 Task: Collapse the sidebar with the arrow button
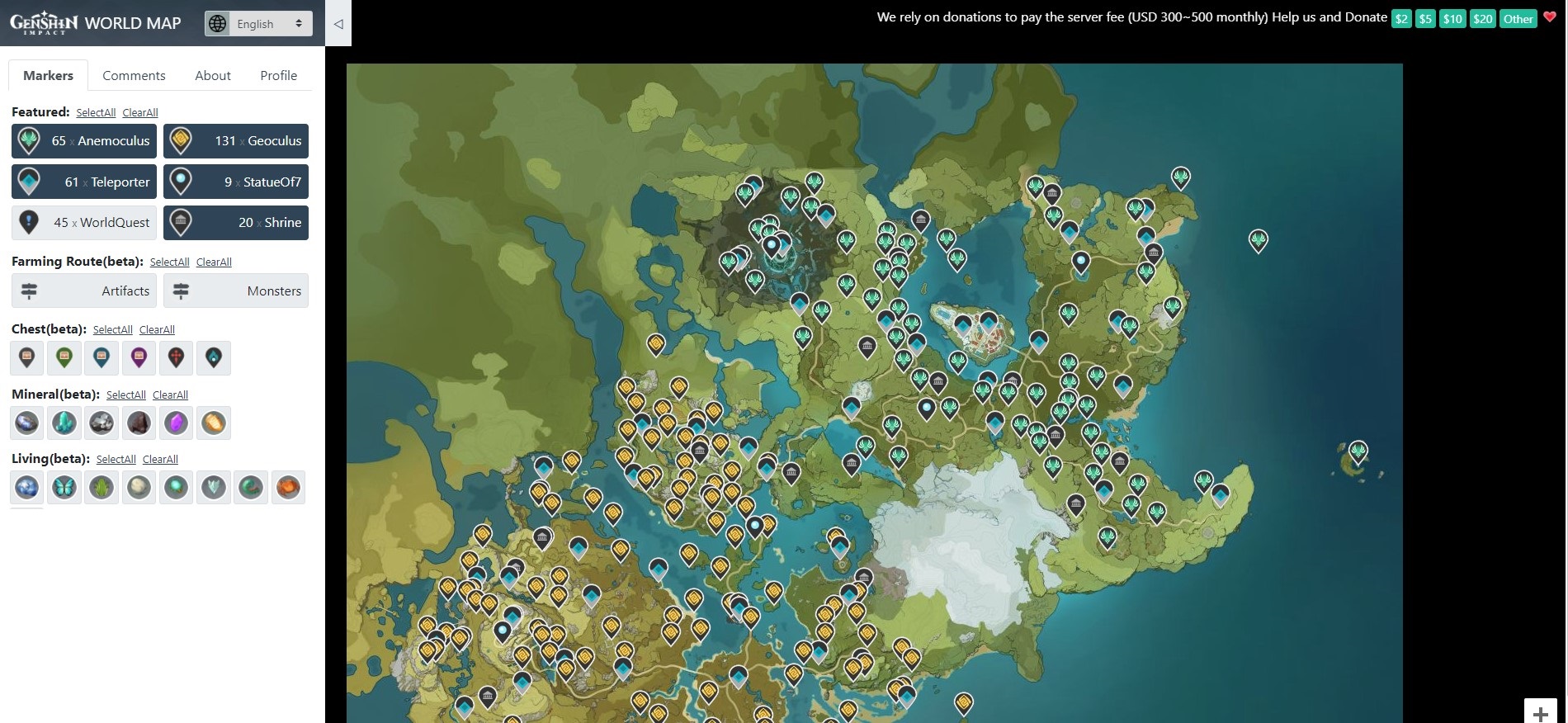tap(338, 24)
